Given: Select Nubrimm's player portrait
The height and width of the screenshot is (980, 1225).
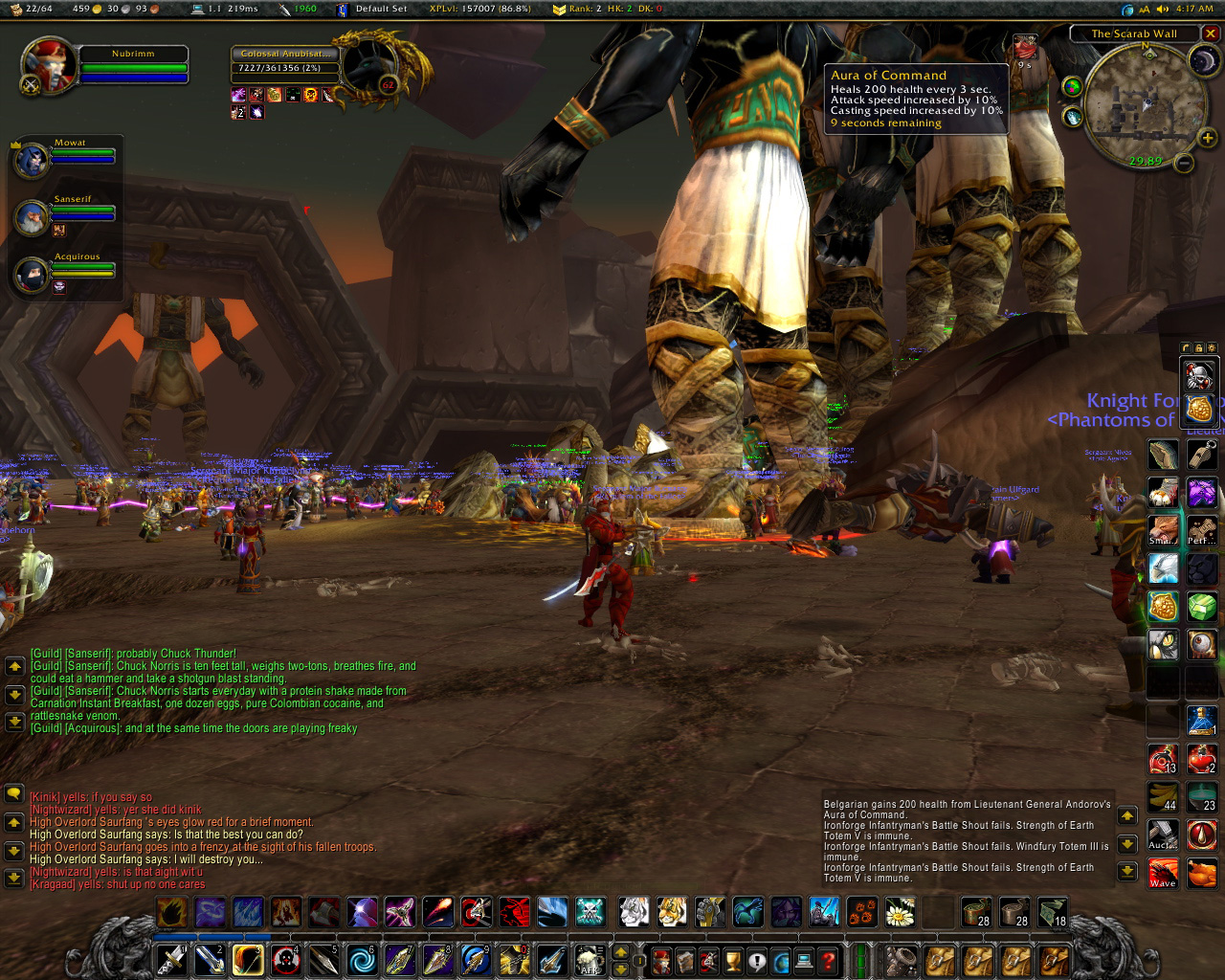Looking at the screenshot, I should [48, 65].
